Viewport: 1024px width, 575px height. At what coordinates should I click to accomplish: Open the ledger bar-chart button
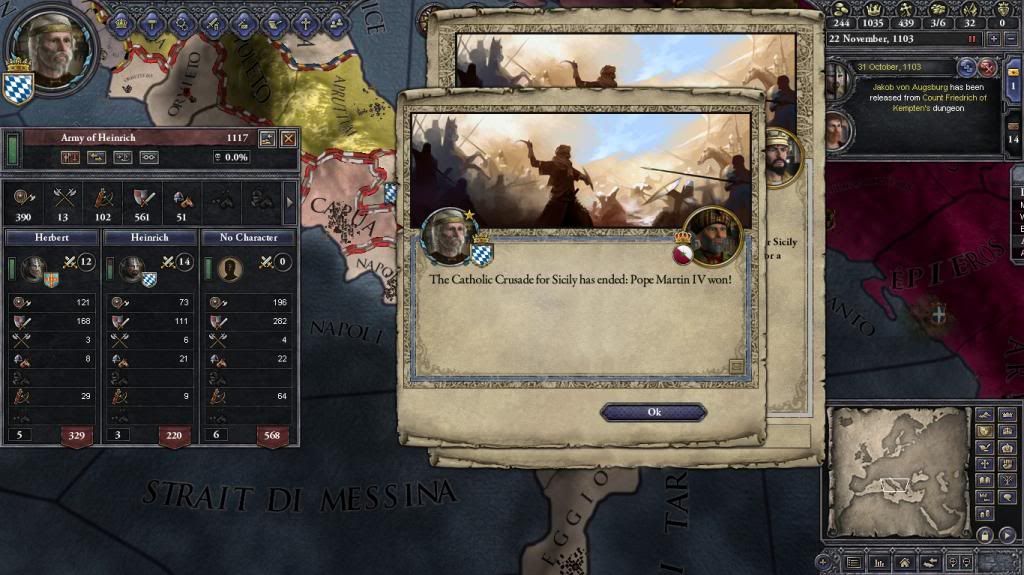(x=879, y=563)
